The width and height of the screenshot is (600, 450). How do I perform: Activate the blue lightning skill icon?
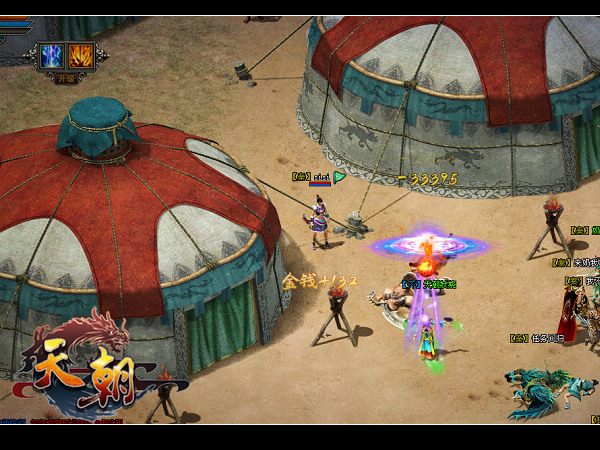(x=52, y=55)
